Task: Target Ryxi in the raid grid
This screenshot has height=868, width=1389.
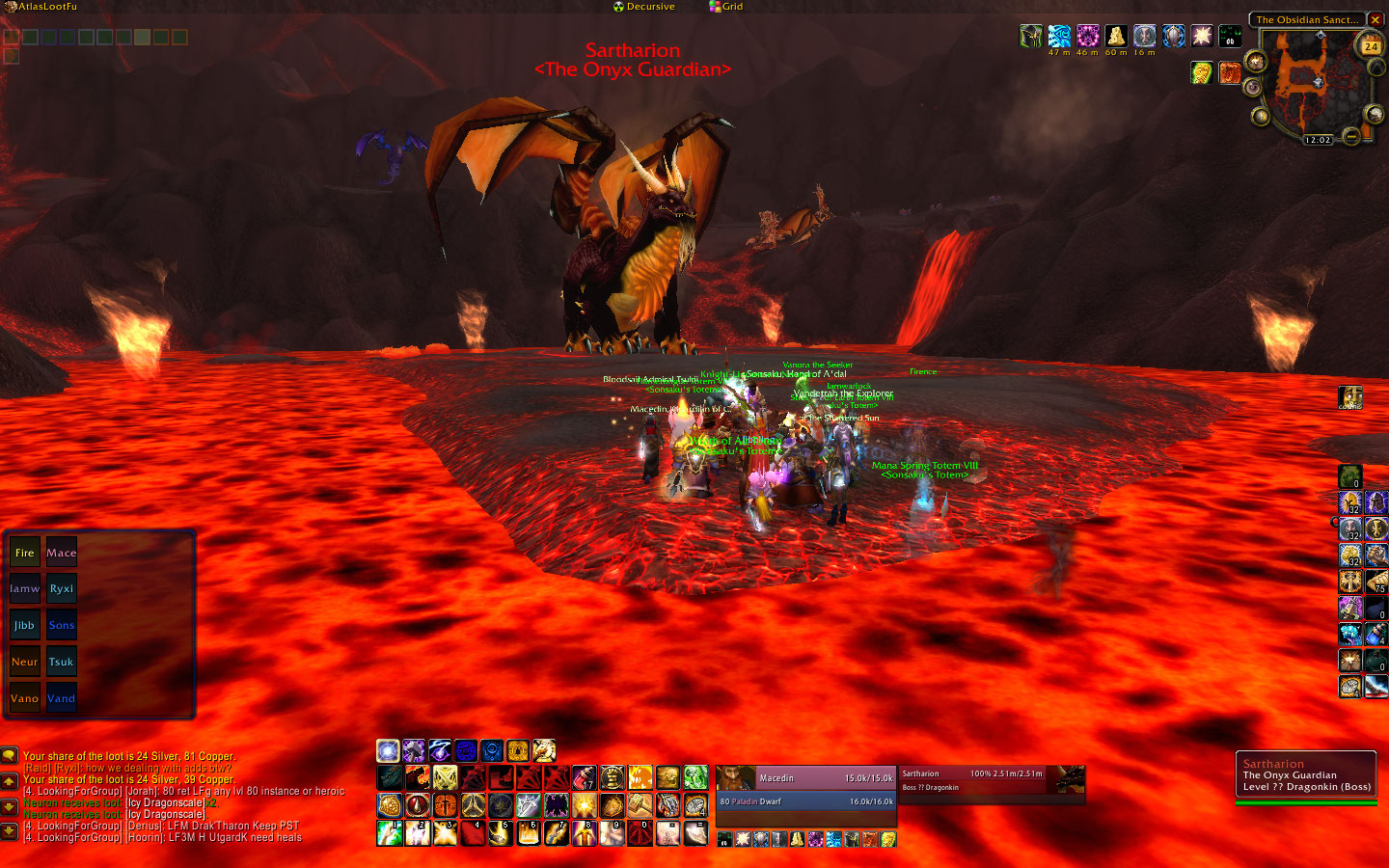Action: 62,588
